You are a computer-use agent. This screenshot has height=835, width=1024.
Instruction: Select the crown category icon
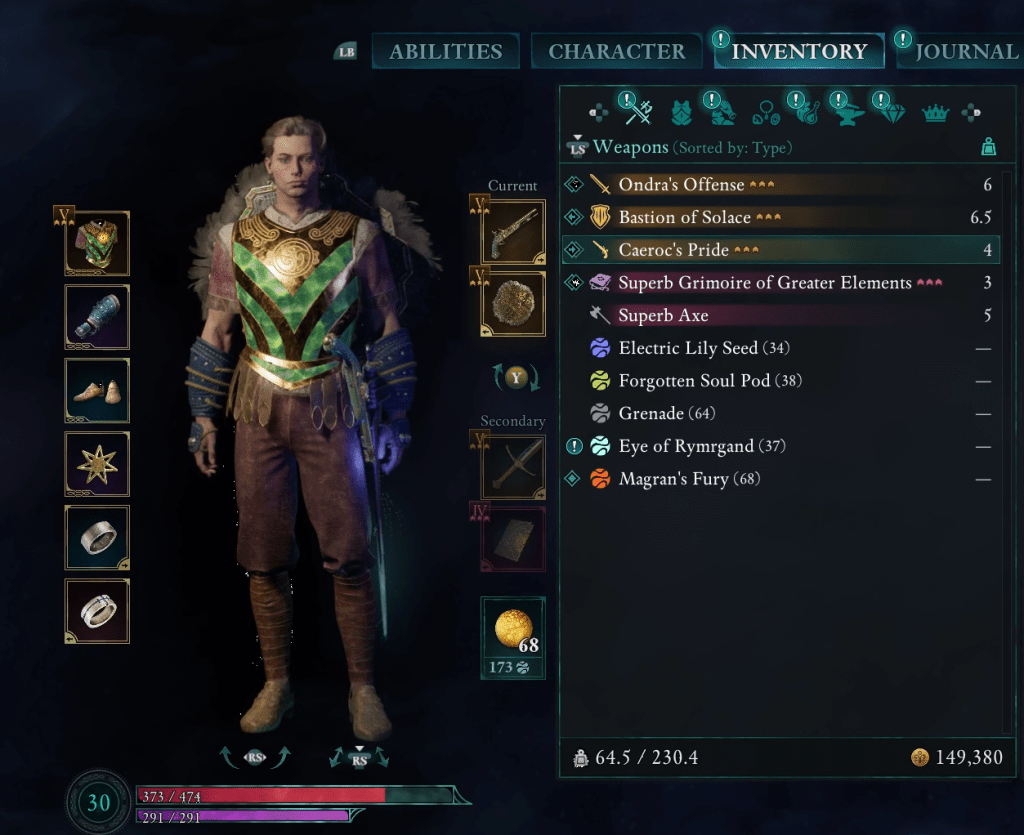click(x=935, y=113)
